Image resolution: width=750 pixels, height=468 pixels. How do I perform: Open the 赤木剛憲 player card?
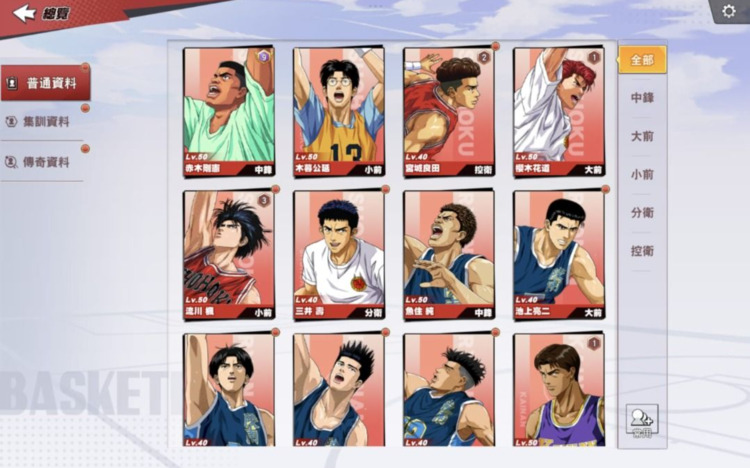(x=229, y=111)
